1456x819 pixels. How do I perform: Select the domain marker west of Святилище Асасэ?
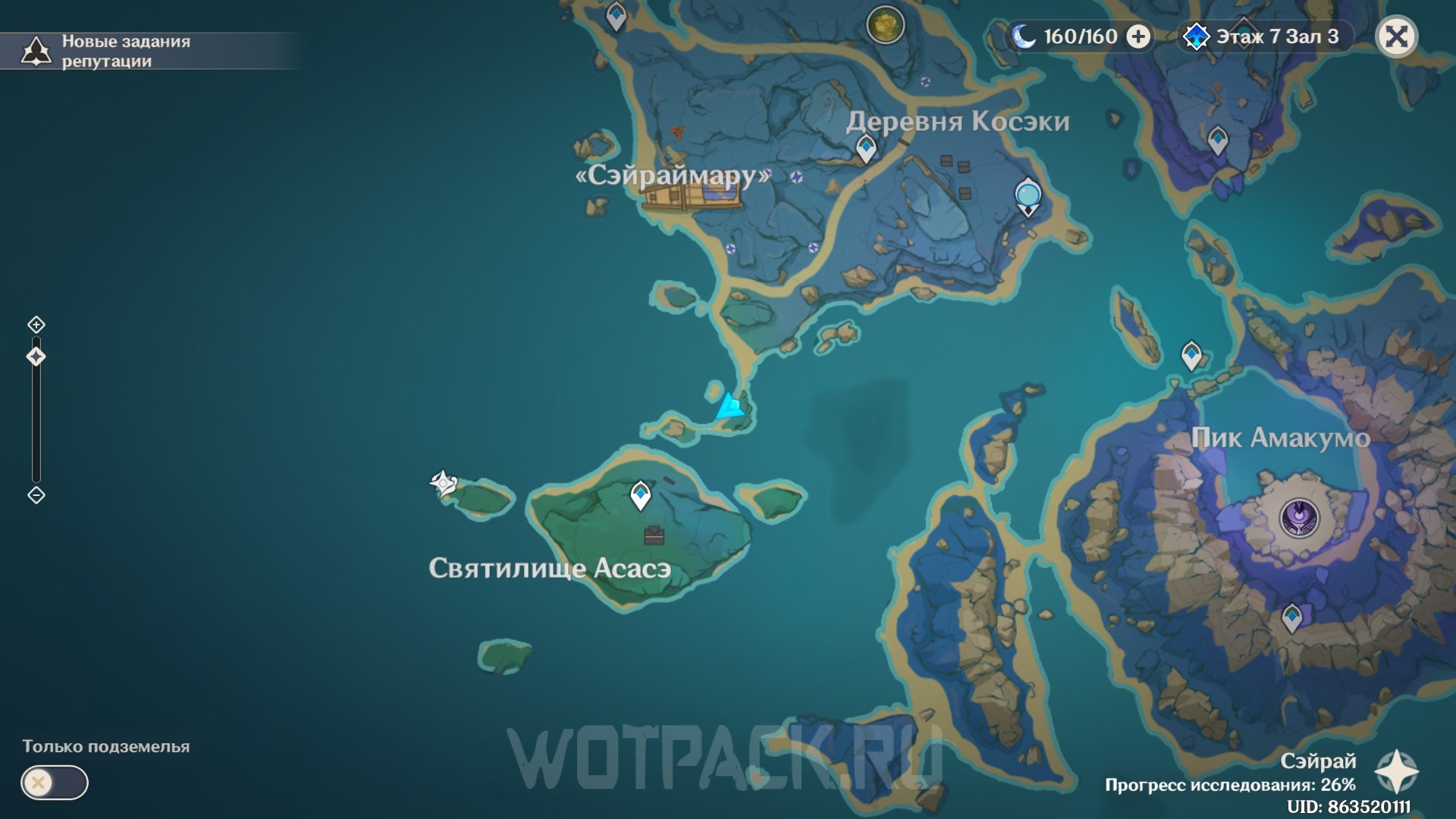pyautogui.click(x=443, y=482)
